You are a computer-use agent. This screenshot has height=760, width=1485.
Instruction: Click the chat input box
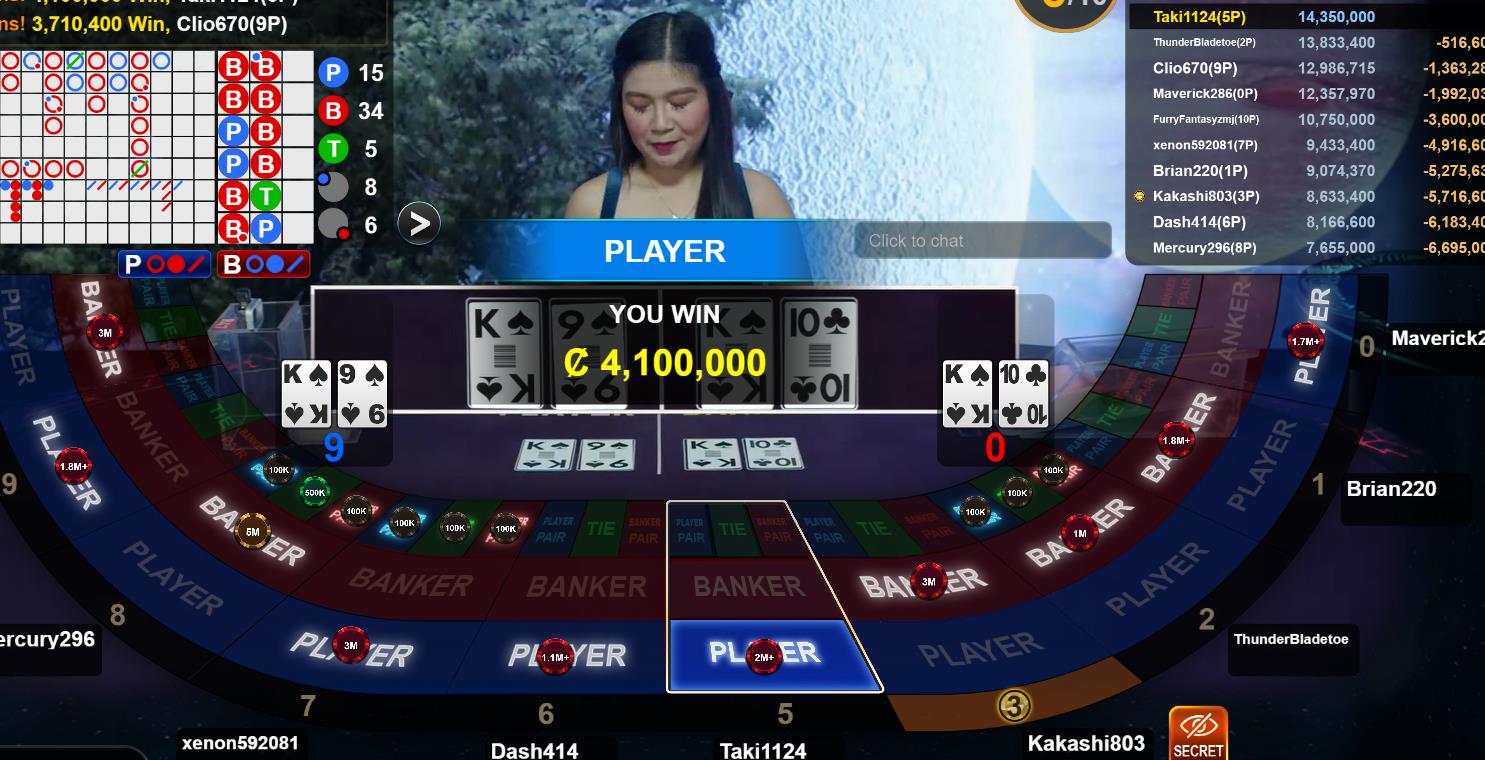pos(981,241)
